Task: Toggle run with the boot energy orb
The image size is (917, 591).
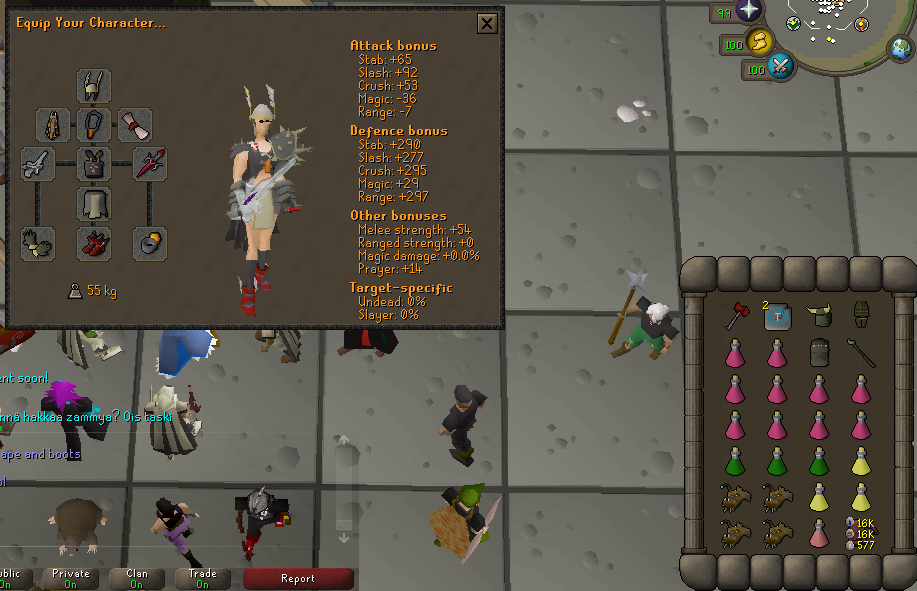Action: pos(759,42)
